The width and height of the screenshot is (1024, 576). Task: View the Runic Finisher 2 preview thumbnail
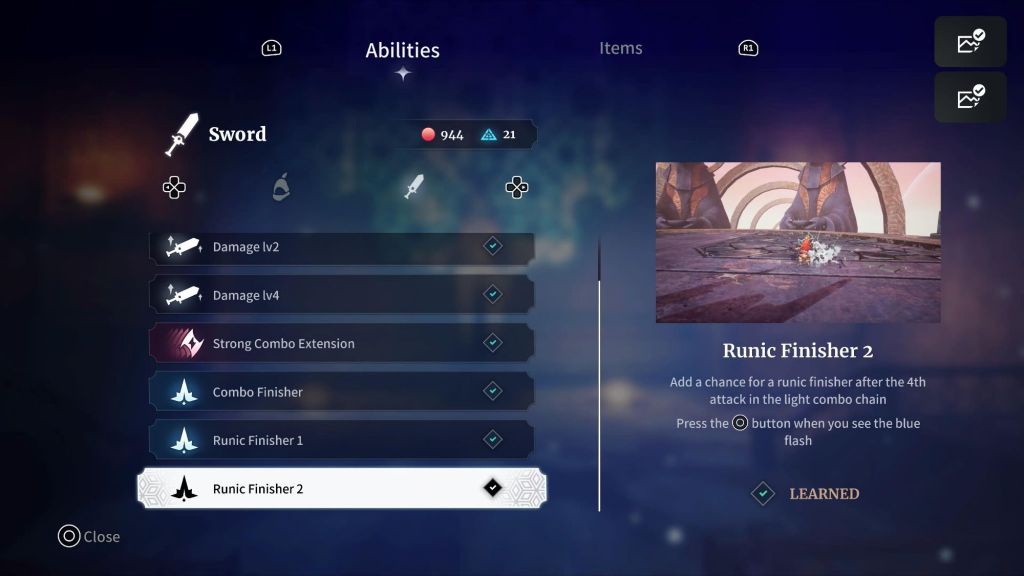(x=797, y=242)
